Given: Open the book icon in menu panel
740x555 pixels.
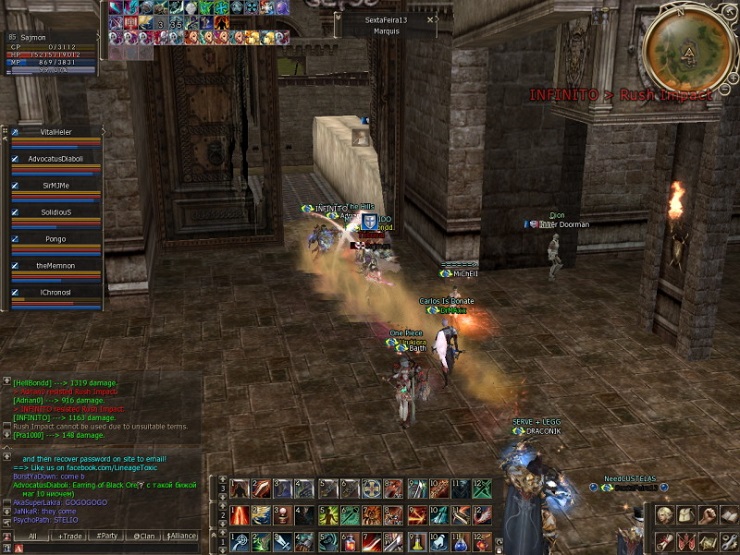Looking at the screenshot, I should pyautogui.click(x=729, y=514).
